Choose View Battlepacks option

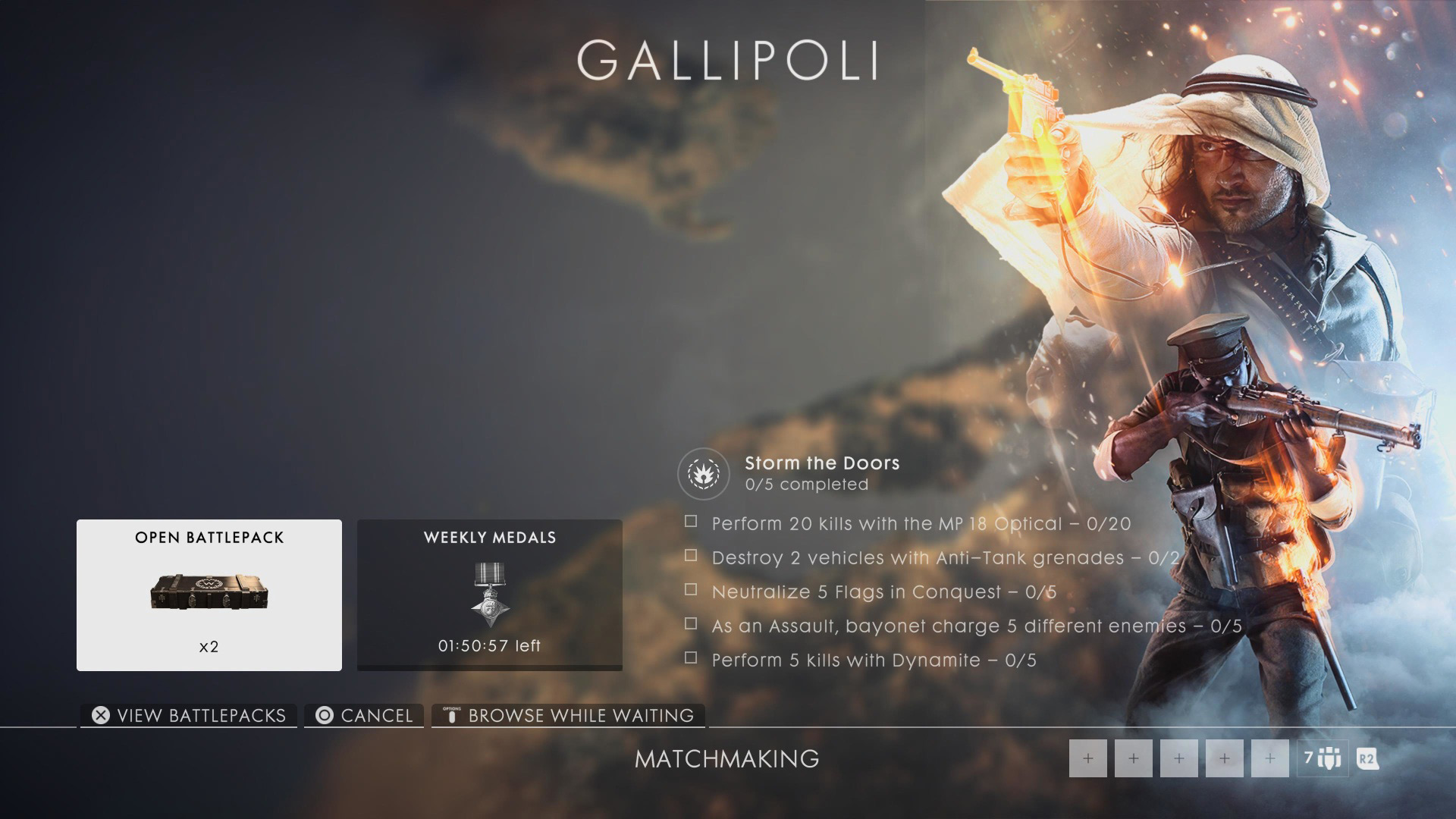pyautogui.click(x=189, y=715)
